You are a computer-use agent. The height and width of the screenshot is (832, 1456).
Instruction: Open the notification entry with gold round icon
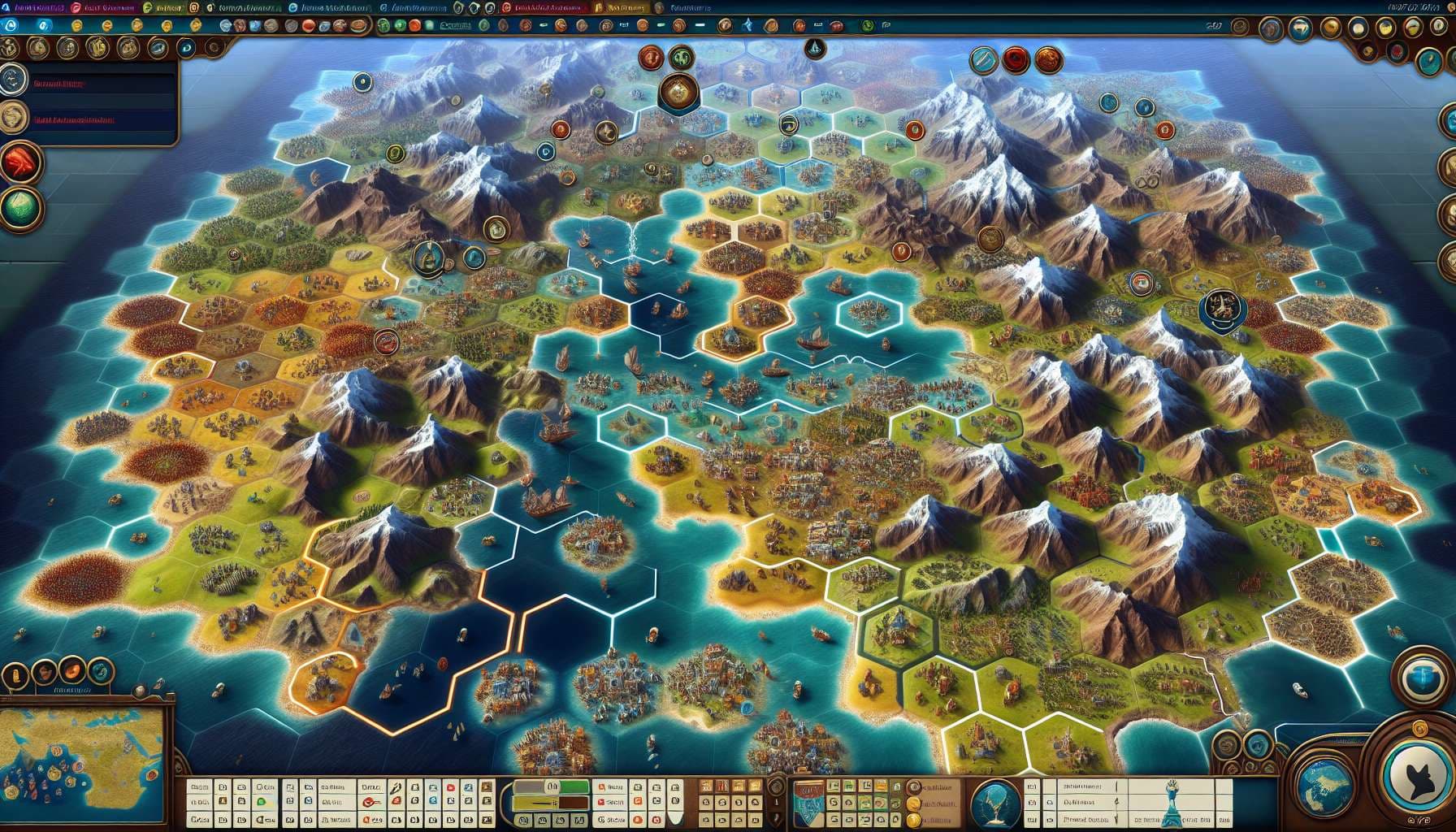point(14,119)
